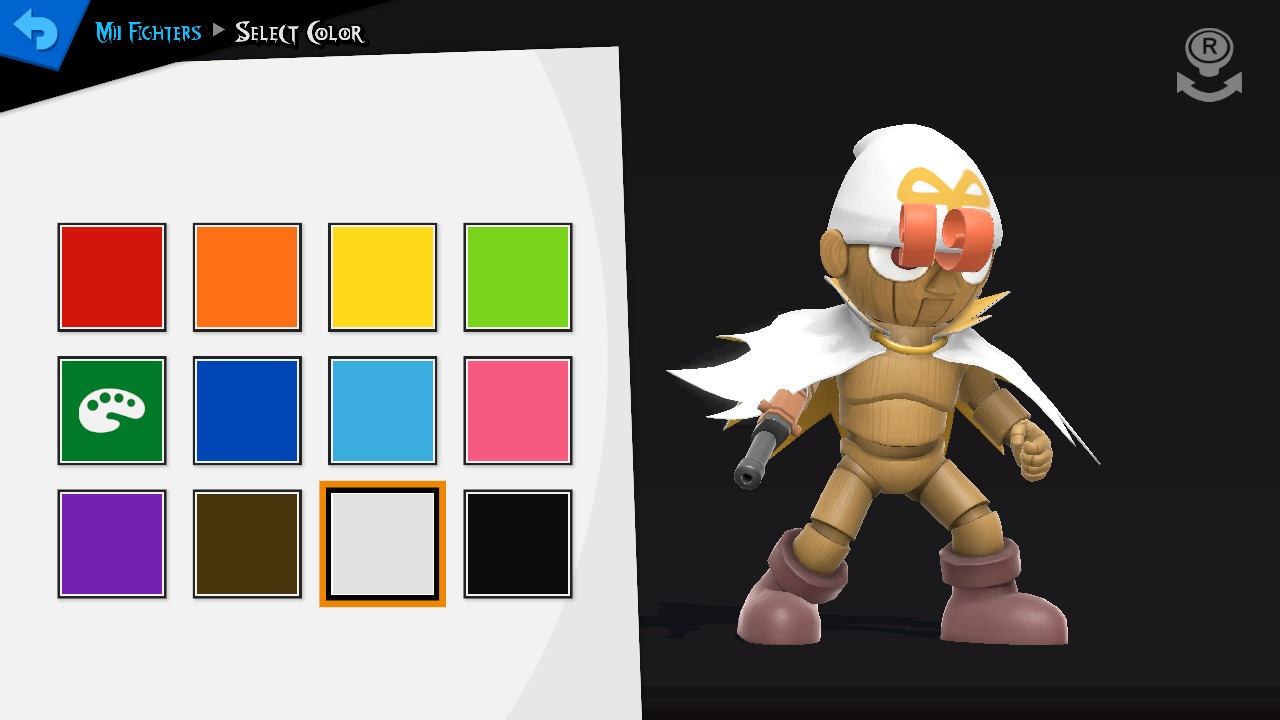This screenshot has height=720, width=1280.
Task: Select the dark blue color swatch
Action: [x=246, y=409]
